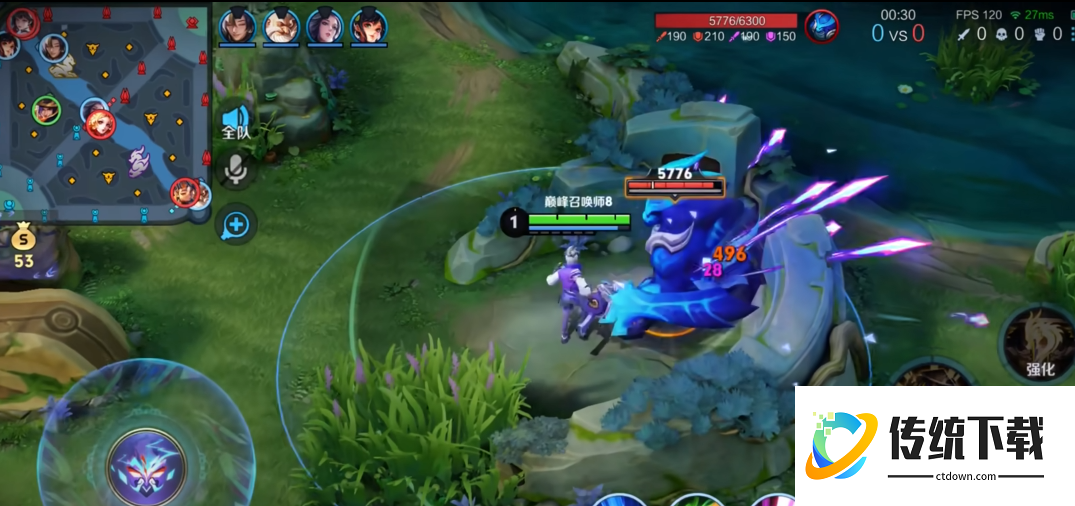Open the kills and assists scoreboard stats

coord(1008,34)
